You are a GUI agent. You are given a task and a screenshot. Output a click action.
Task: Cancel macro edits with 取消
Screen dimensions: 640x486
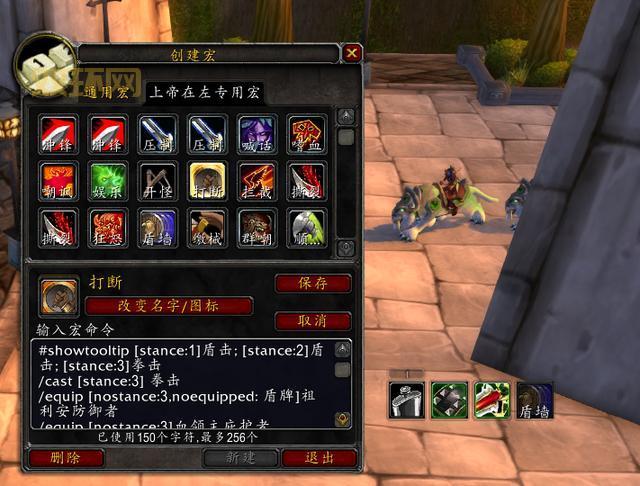(313, 321)
